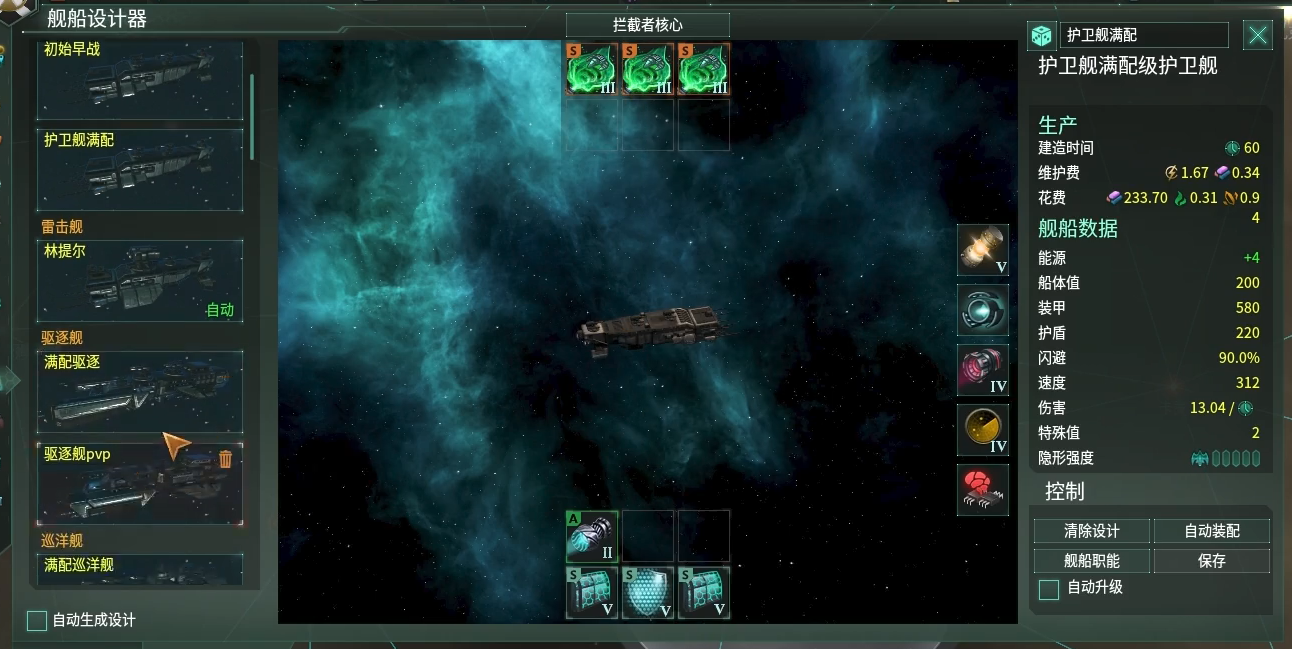Select the 初始早战 ship design
Screen dimensions: 1292x649
140,80
